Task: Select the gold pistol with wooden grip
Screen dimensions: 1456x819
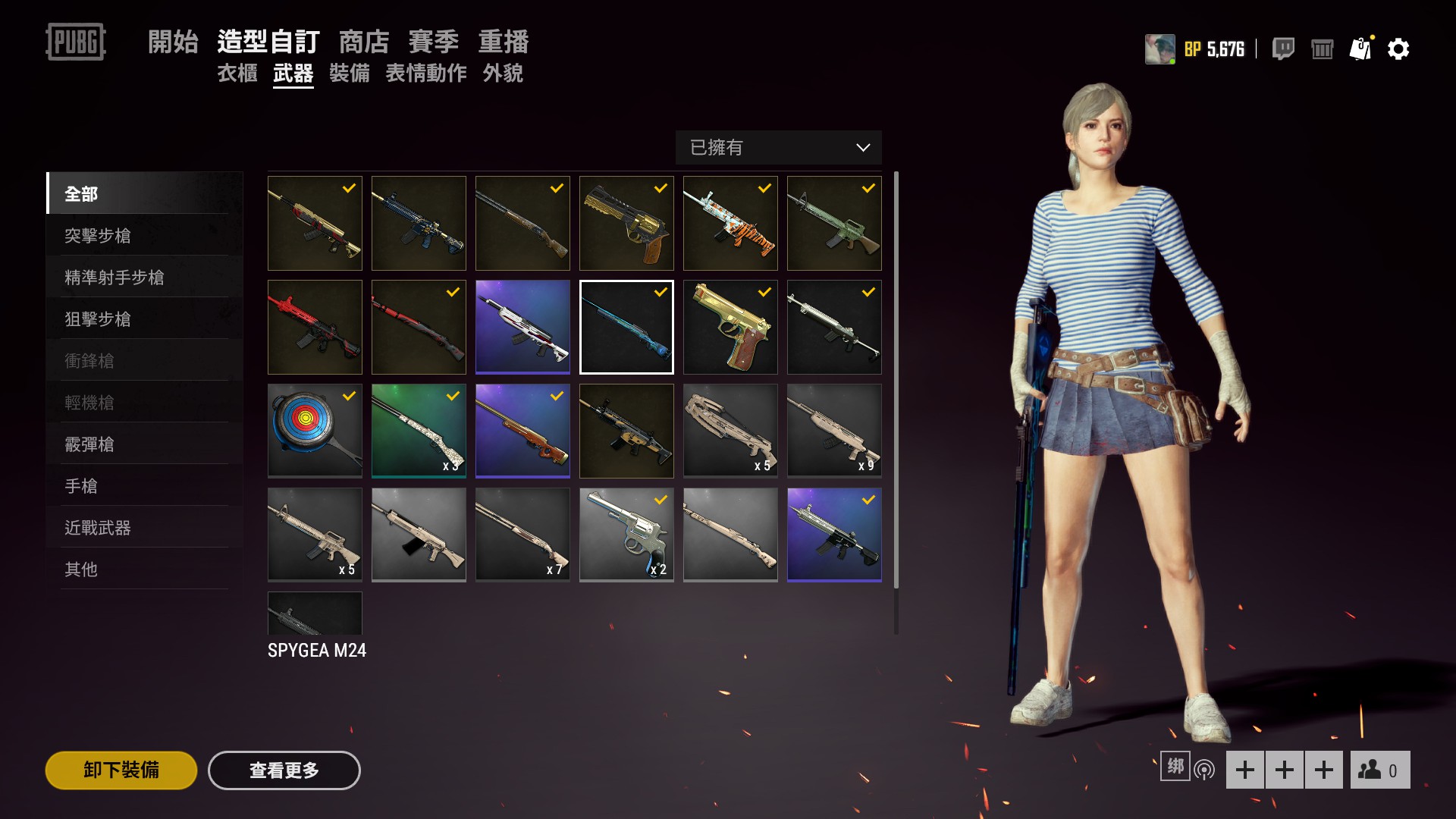Action: (730, 327)
